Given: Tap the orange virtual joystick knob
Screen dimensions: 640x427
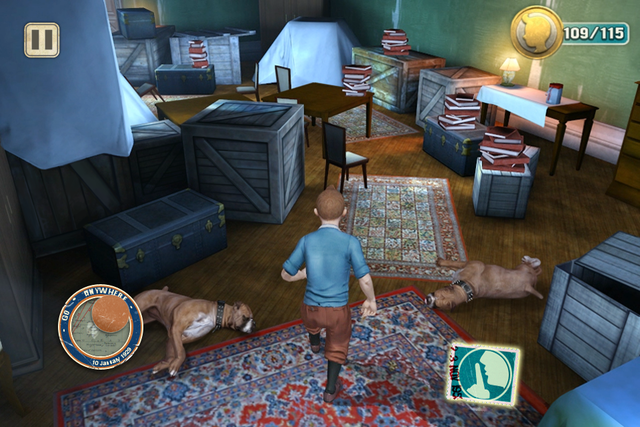Looking at the screenshot, I should point(107,315).
